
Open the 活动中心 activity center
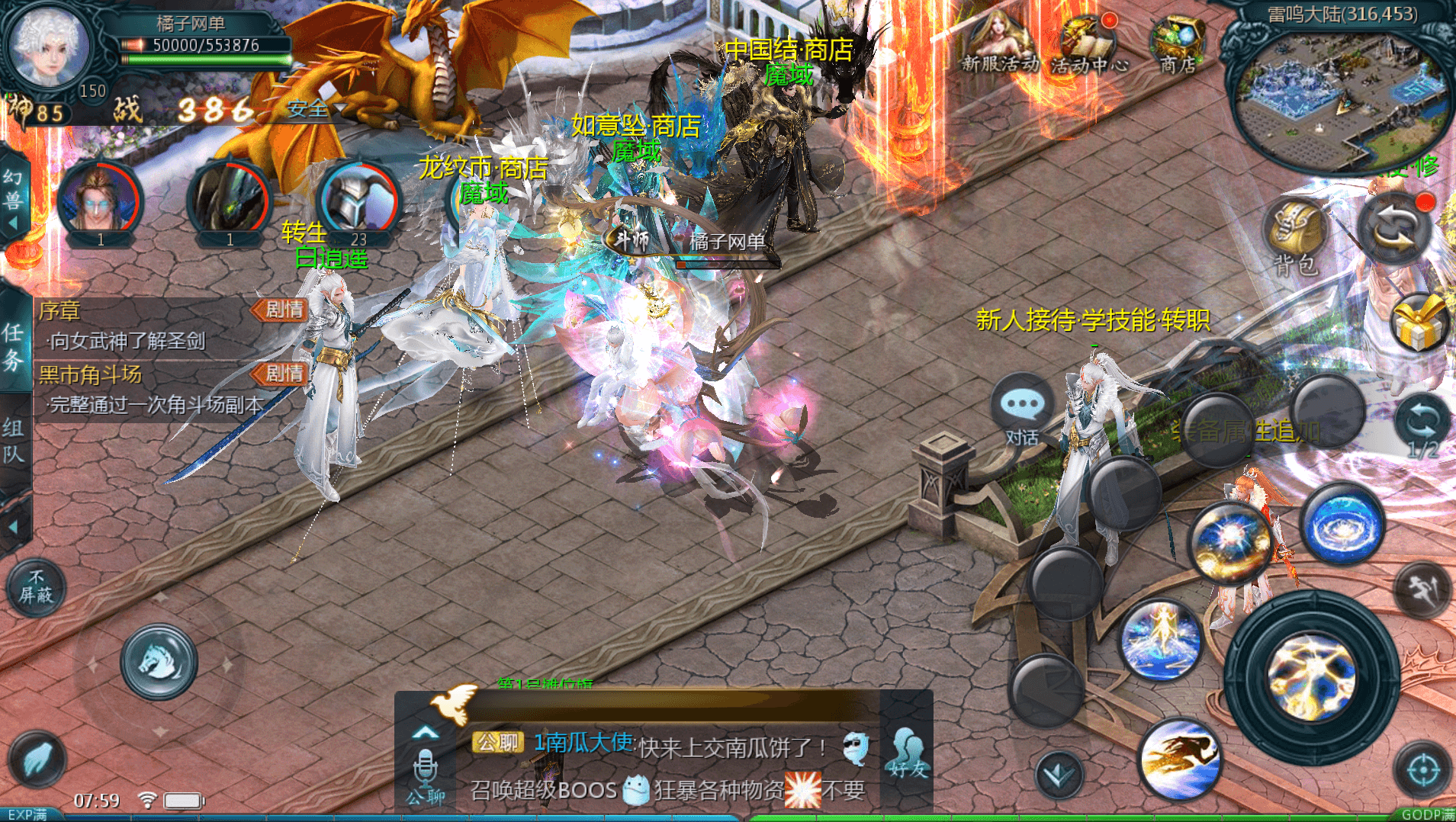(x=1088, y=46)
